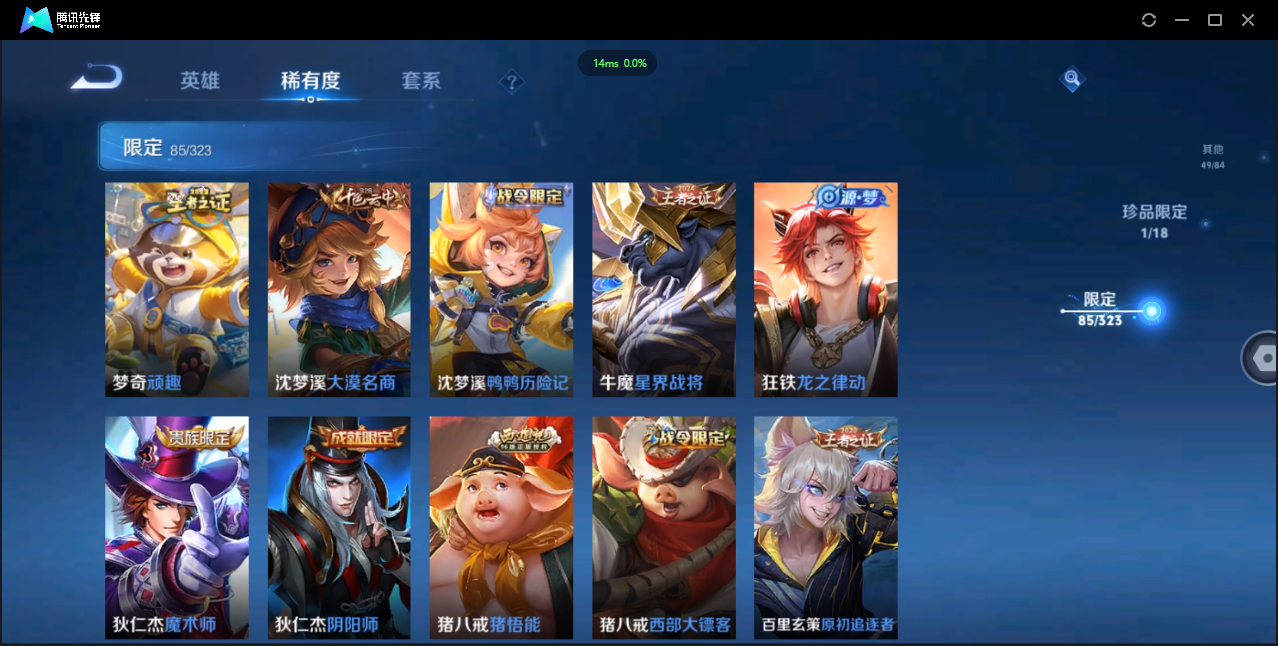Screen dimensions: 1278x646
Task: Pick the 猪八戒 西部大镖客 skin card
Action: (664, 527)
